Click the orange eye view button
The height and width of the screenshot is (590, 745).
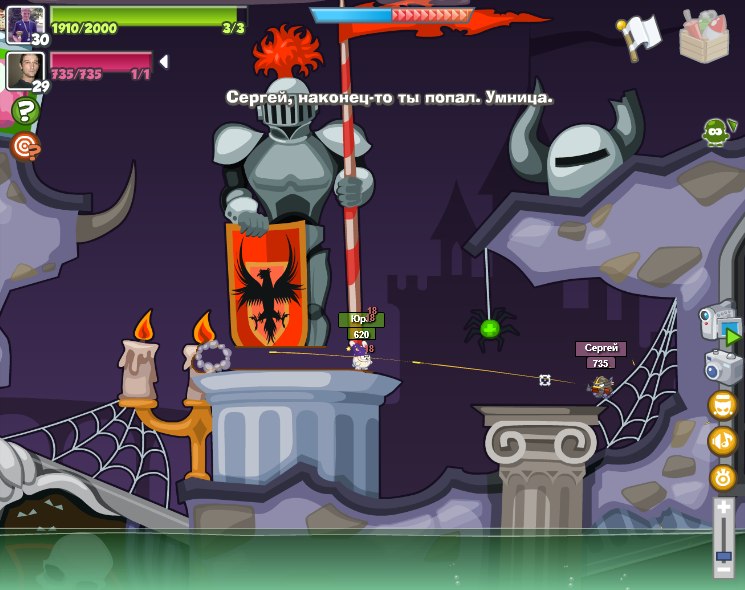point(722,478)
